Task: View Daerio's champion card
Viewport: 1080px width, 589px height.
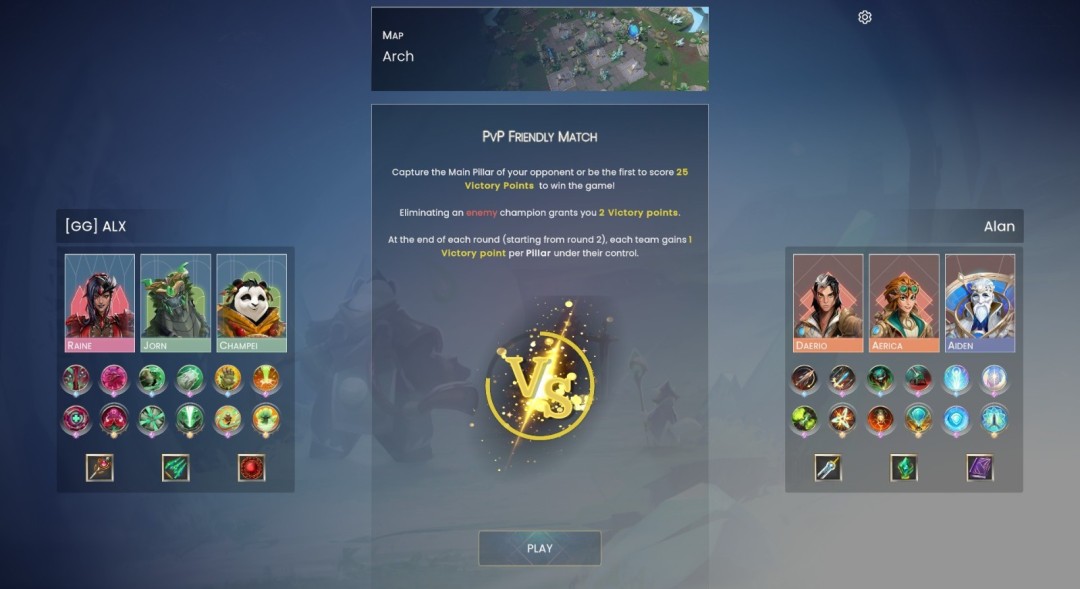Action: point(828,302)
